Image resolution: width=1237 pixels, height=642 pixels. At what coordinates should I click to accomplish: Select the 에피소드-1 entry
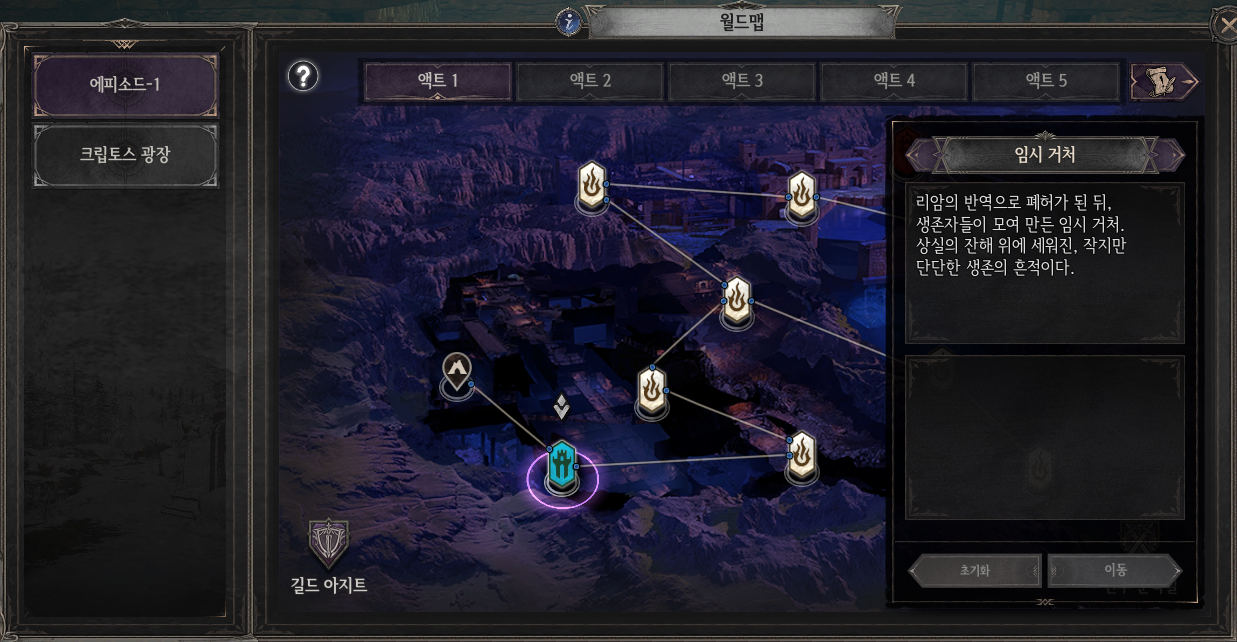click(125, 84)
